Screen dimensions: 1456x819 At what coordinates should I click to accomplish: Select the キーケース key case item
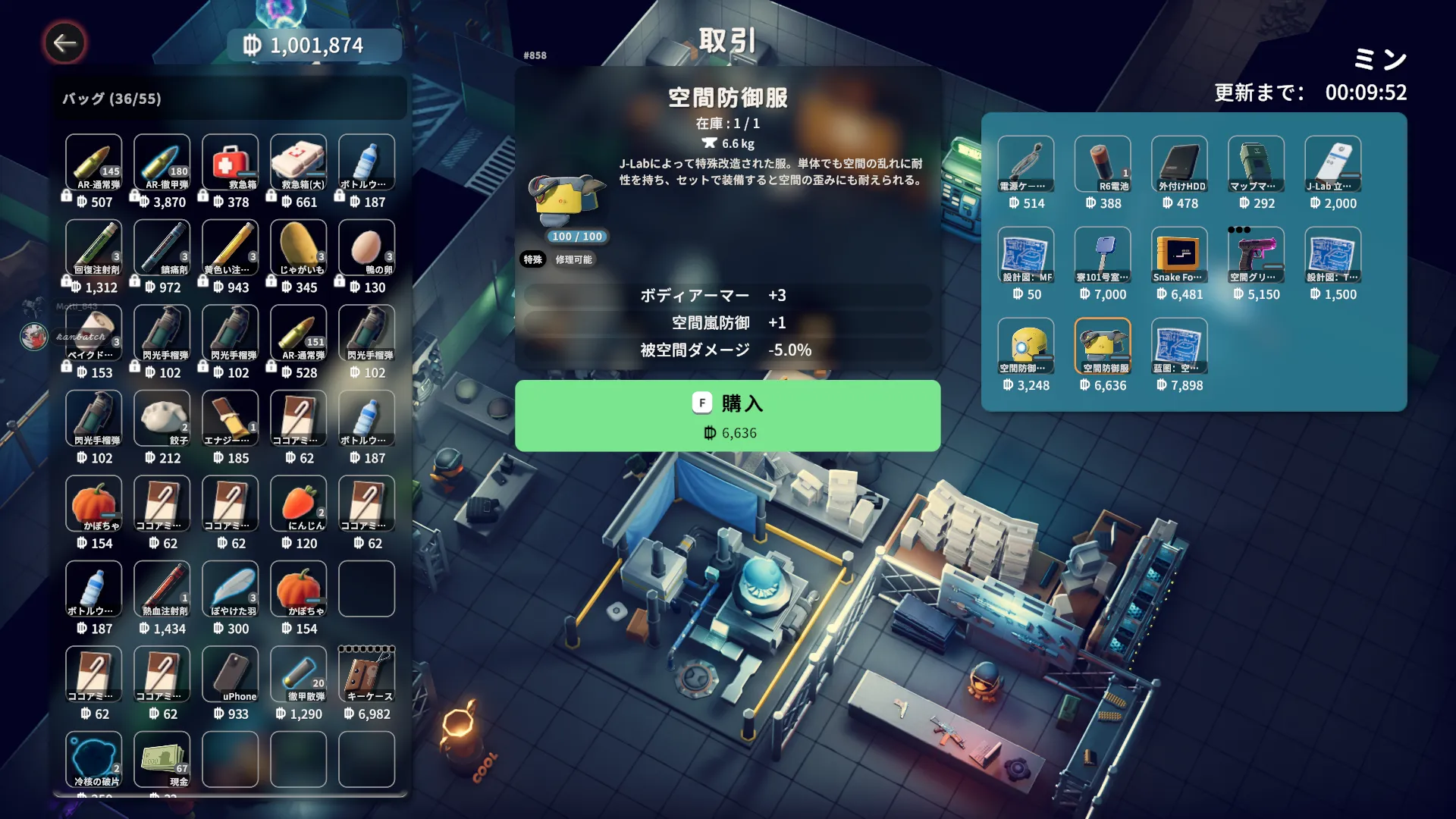[366, 674]
